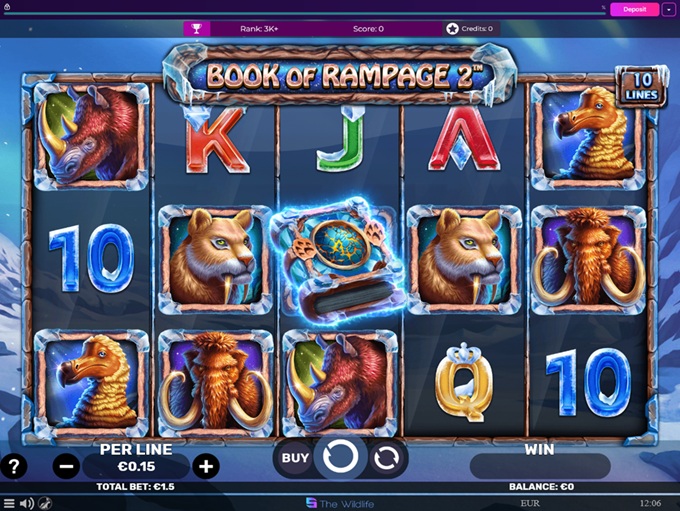The height and width of the screenshot is (511, 680).
Task: Spin the reels with the center button
Action: 341,458
